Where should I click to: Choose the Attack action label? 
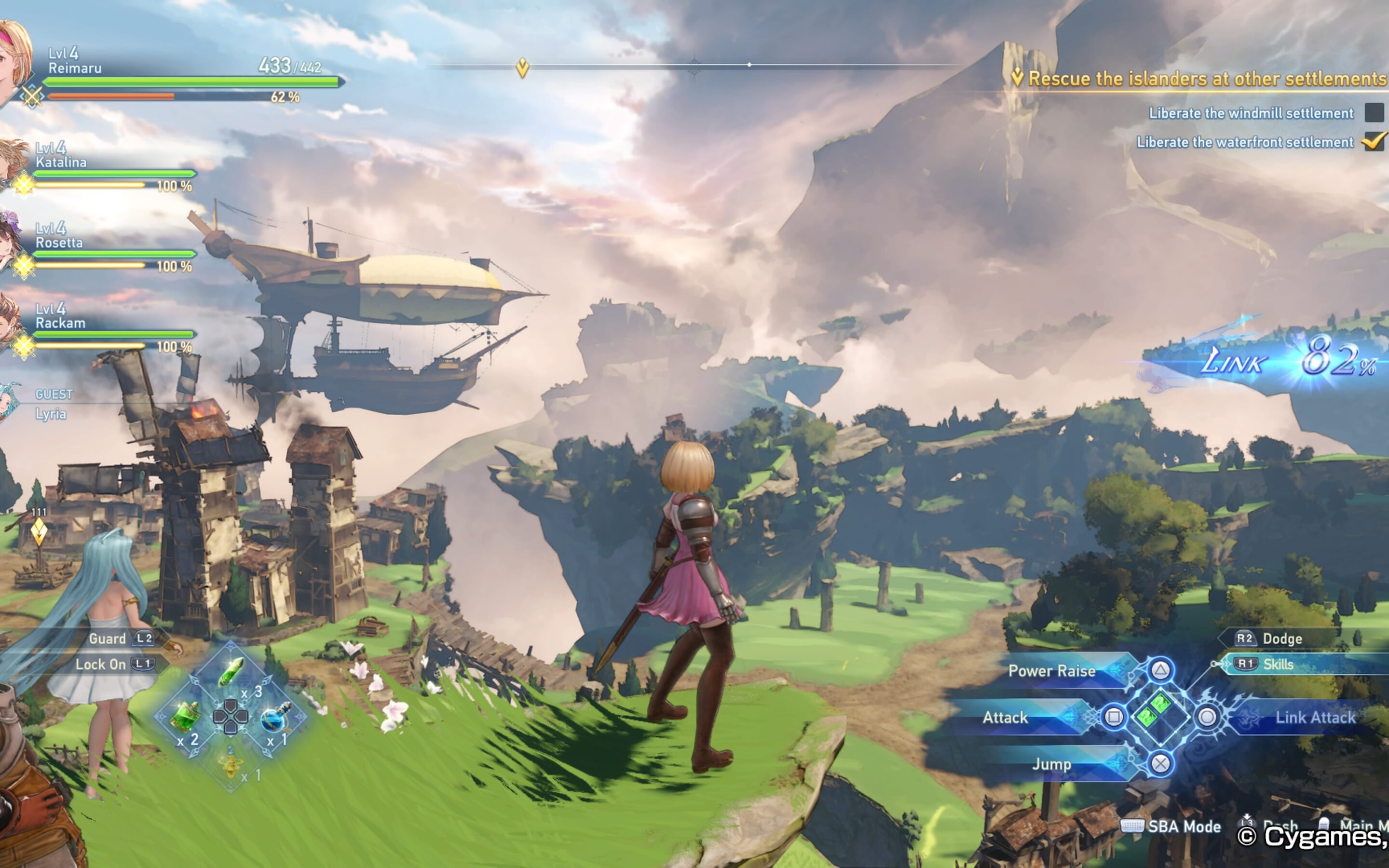(x=1005, y=717)
